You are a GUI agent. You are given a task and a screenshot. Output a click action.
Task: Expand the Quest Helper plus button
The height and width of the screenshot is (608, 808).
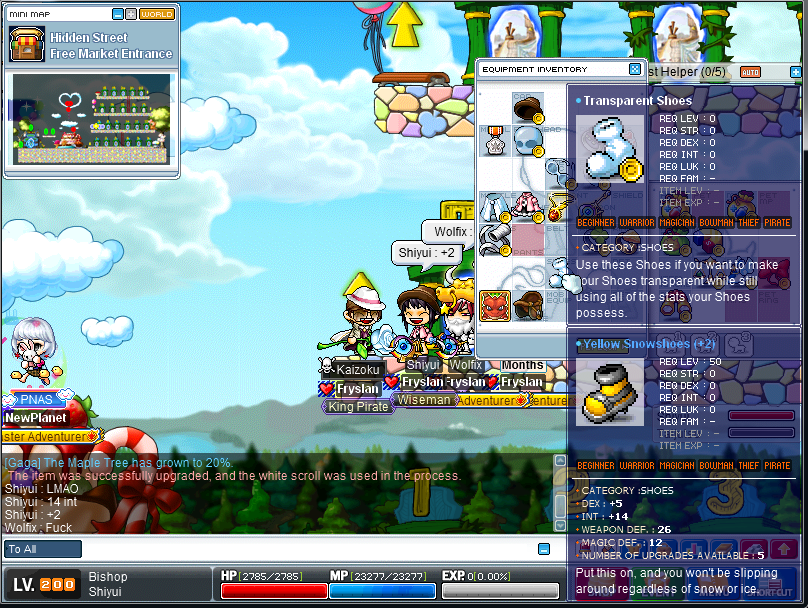[x=796, y=72]
